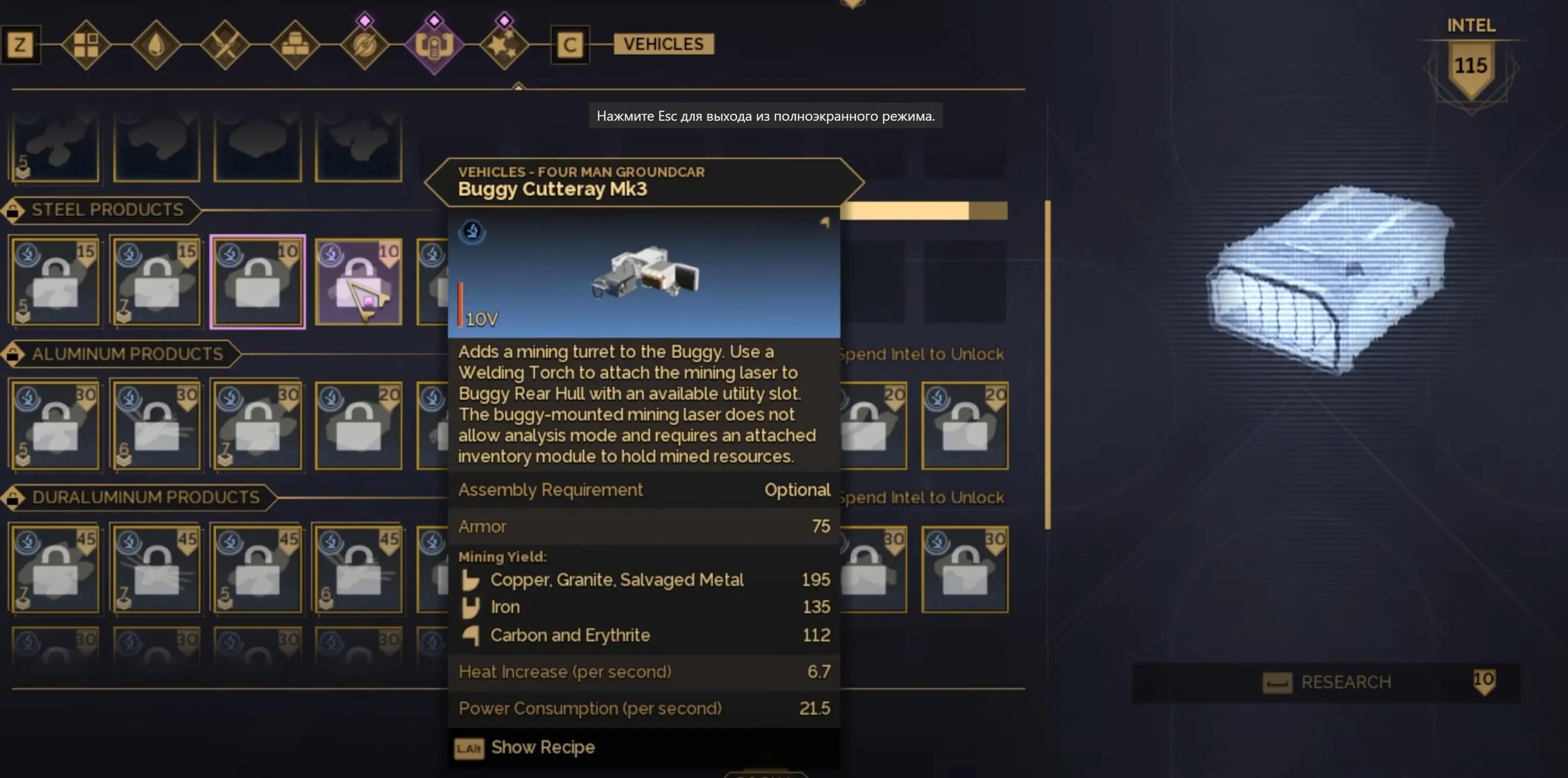Open the compass engine category icon
1568x778 pixels.
coord(364,44)
